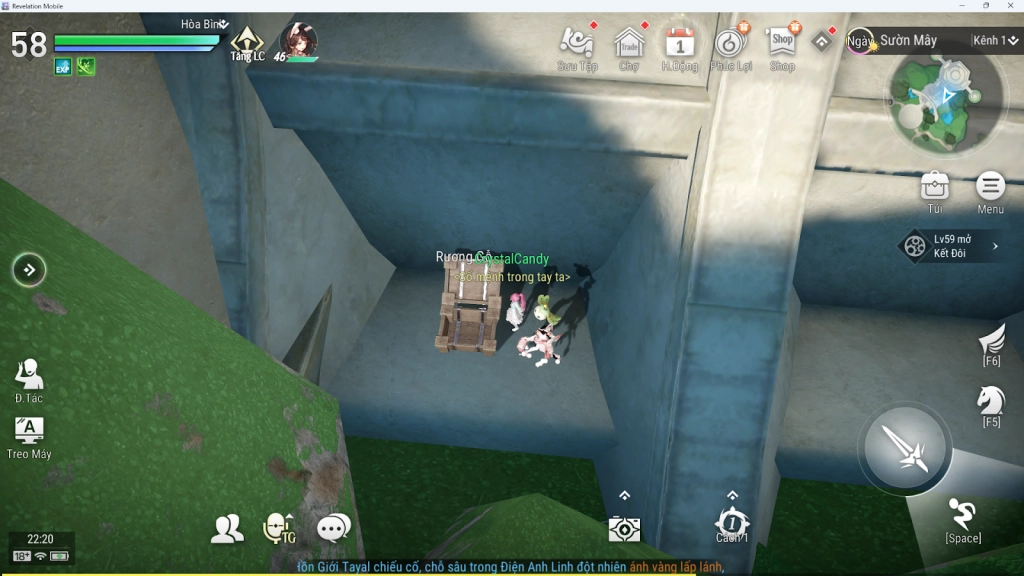Activate the wing flight skill
This screenshot has height=576, width=1024.
point(992,340)
